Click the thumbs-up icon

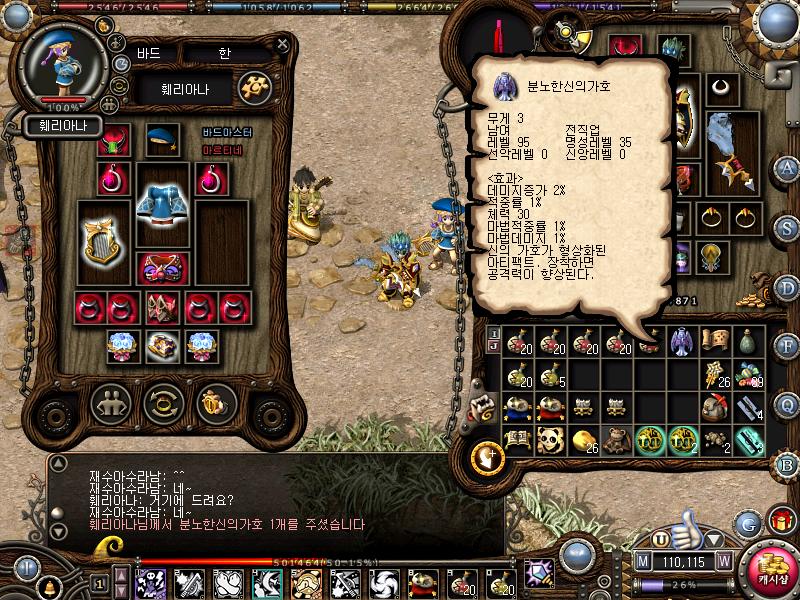pyautogui.click(x=687, y=526)
